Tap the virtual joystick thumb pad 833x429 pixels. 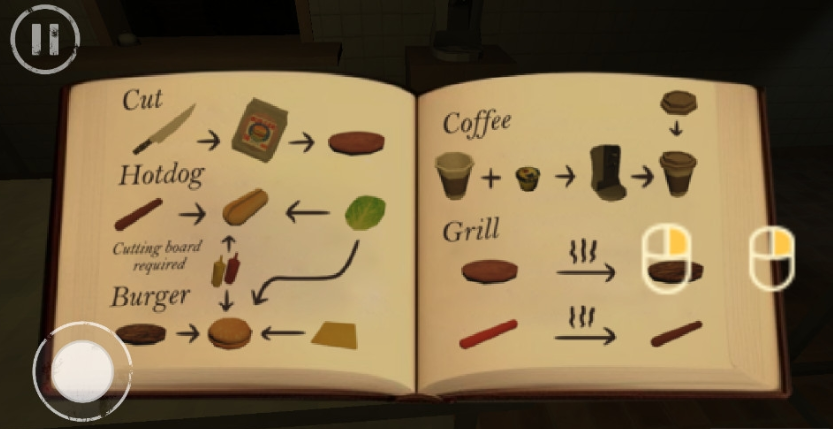[x=82, y=369]
